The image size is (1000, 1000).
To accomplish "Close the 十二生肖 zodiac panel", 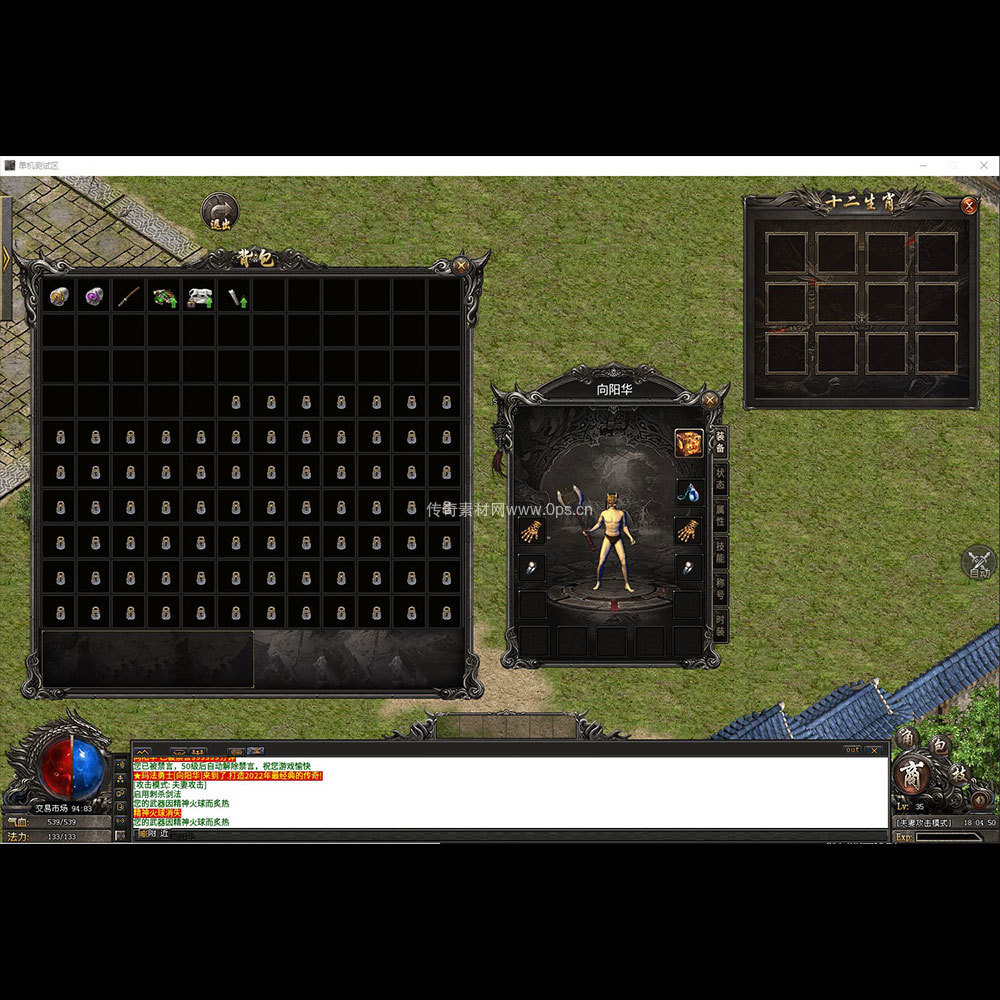I will point(968,206).
